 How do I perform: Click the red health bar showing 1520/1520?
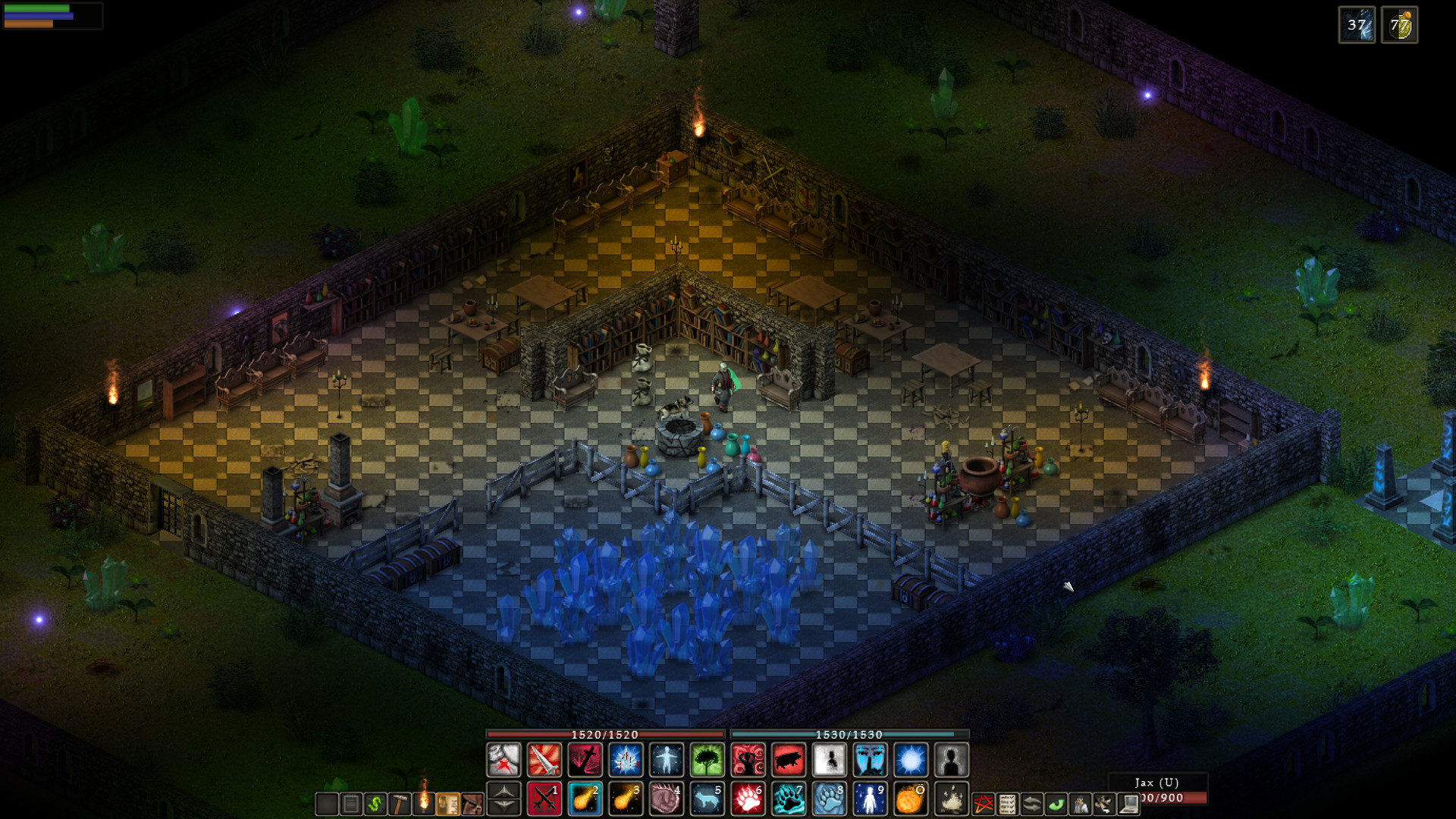pos(607,734)
